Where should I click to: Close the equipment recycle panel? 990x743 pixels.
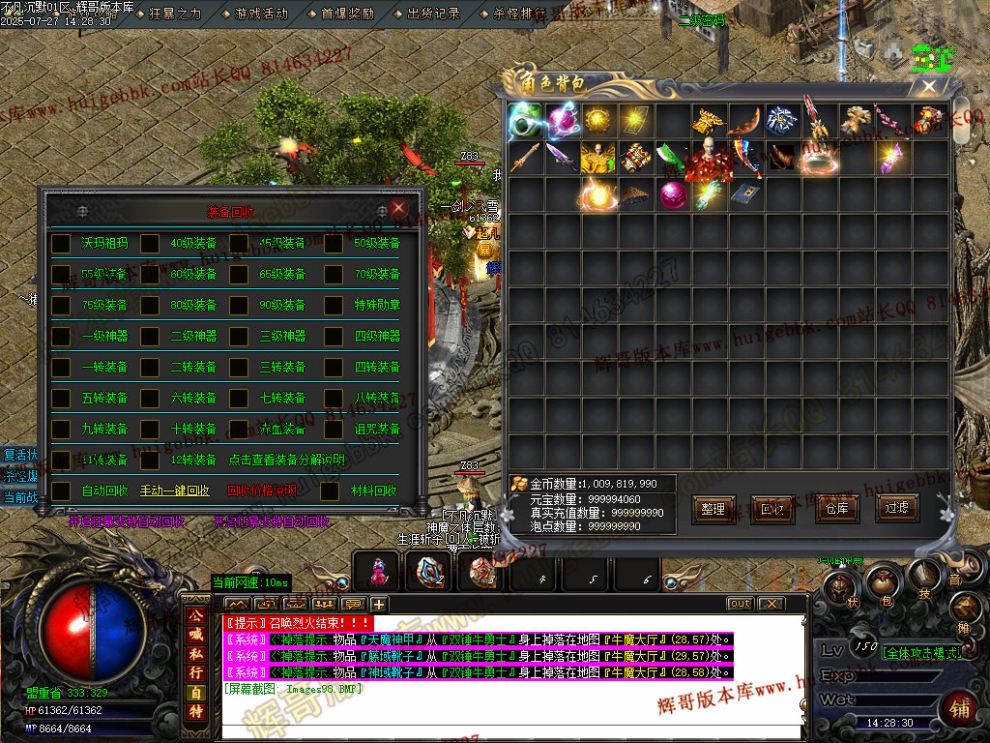pyautogui.click(x=399, y=209)
